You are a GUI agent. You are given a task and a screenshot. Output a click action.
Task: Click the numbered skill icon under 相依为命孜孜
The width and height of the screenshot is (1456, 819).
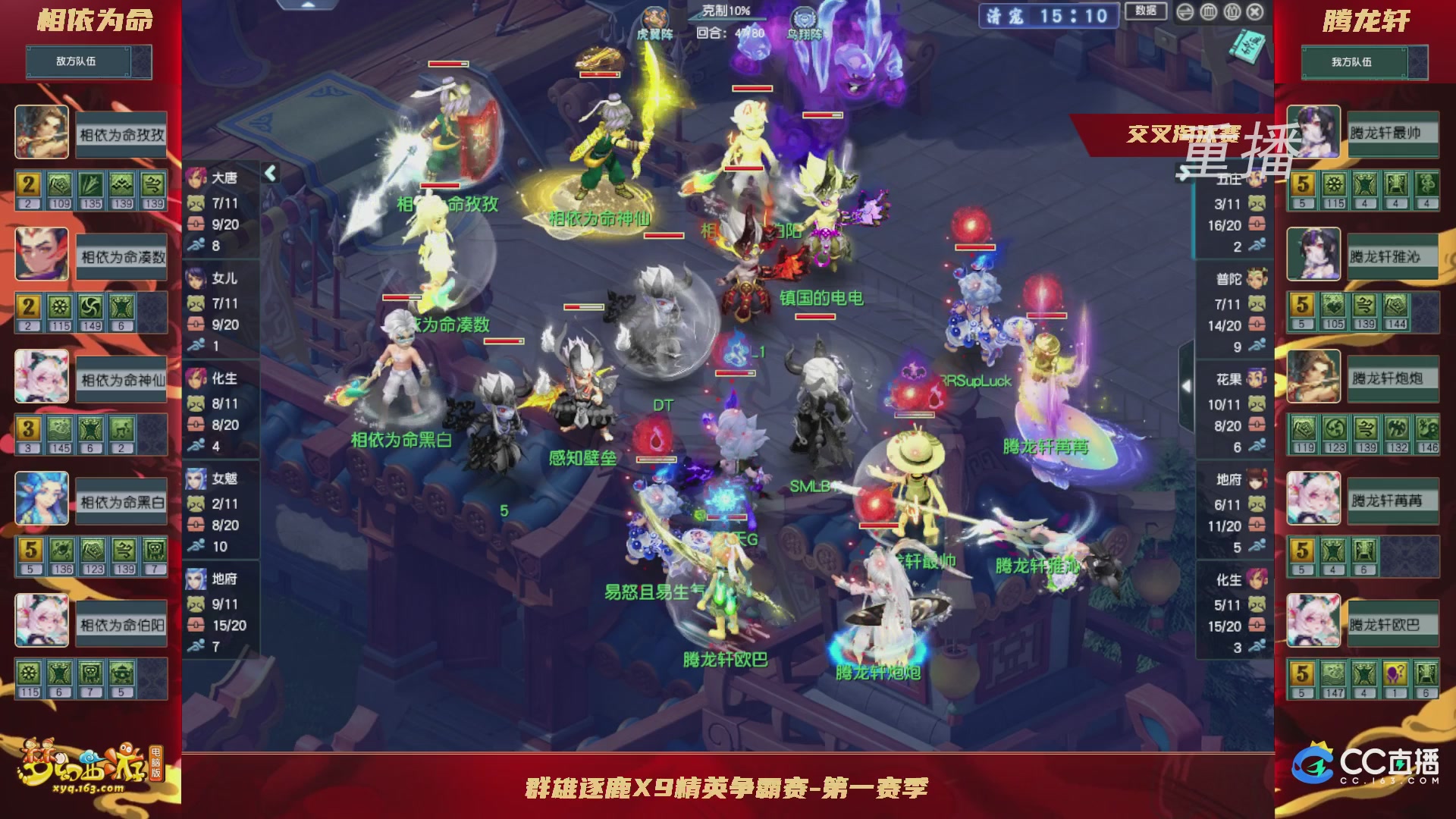(28, 184)
